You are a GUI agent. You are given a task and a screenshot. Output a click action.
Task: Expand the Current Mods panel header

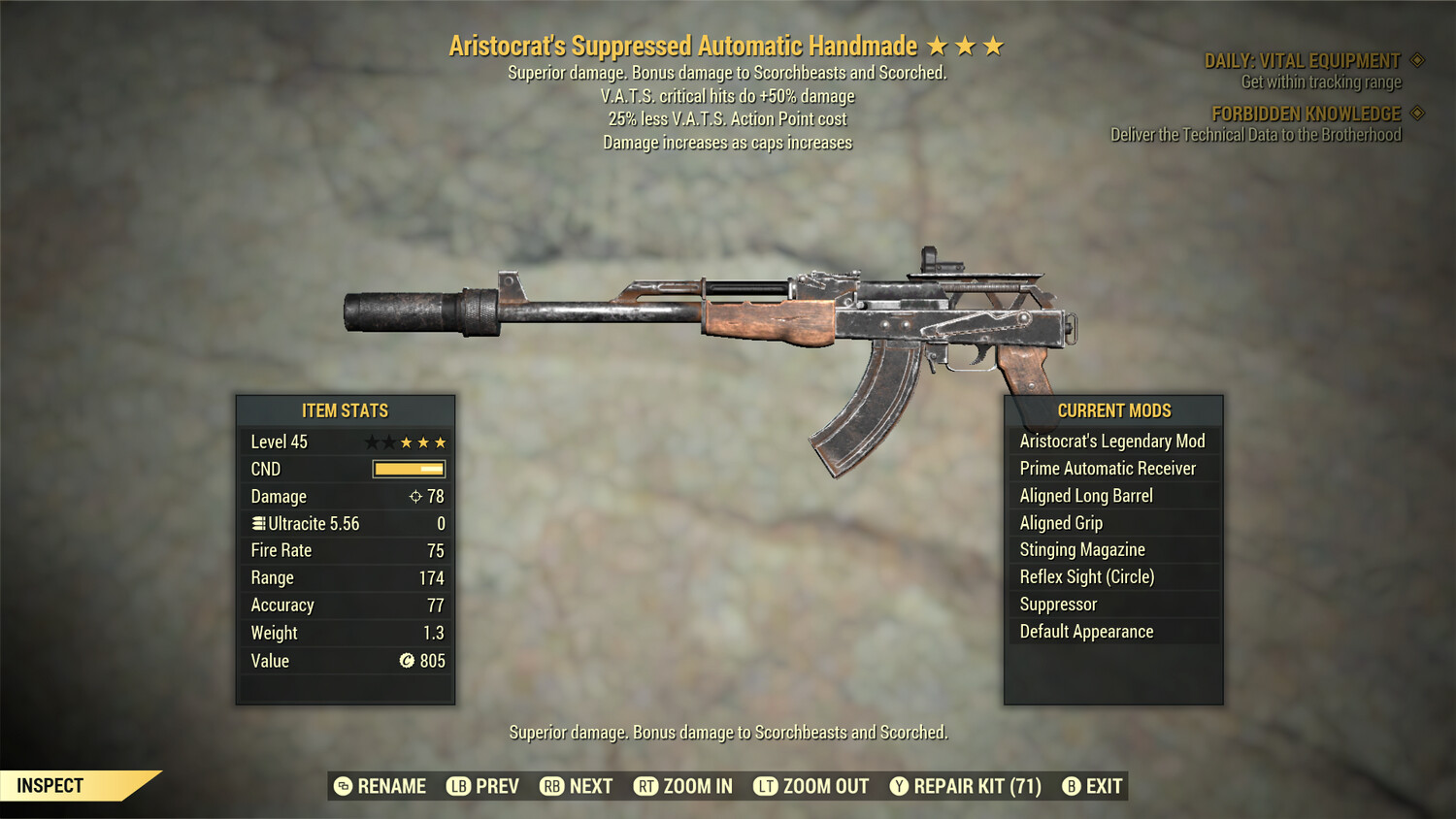[1112, 409]
